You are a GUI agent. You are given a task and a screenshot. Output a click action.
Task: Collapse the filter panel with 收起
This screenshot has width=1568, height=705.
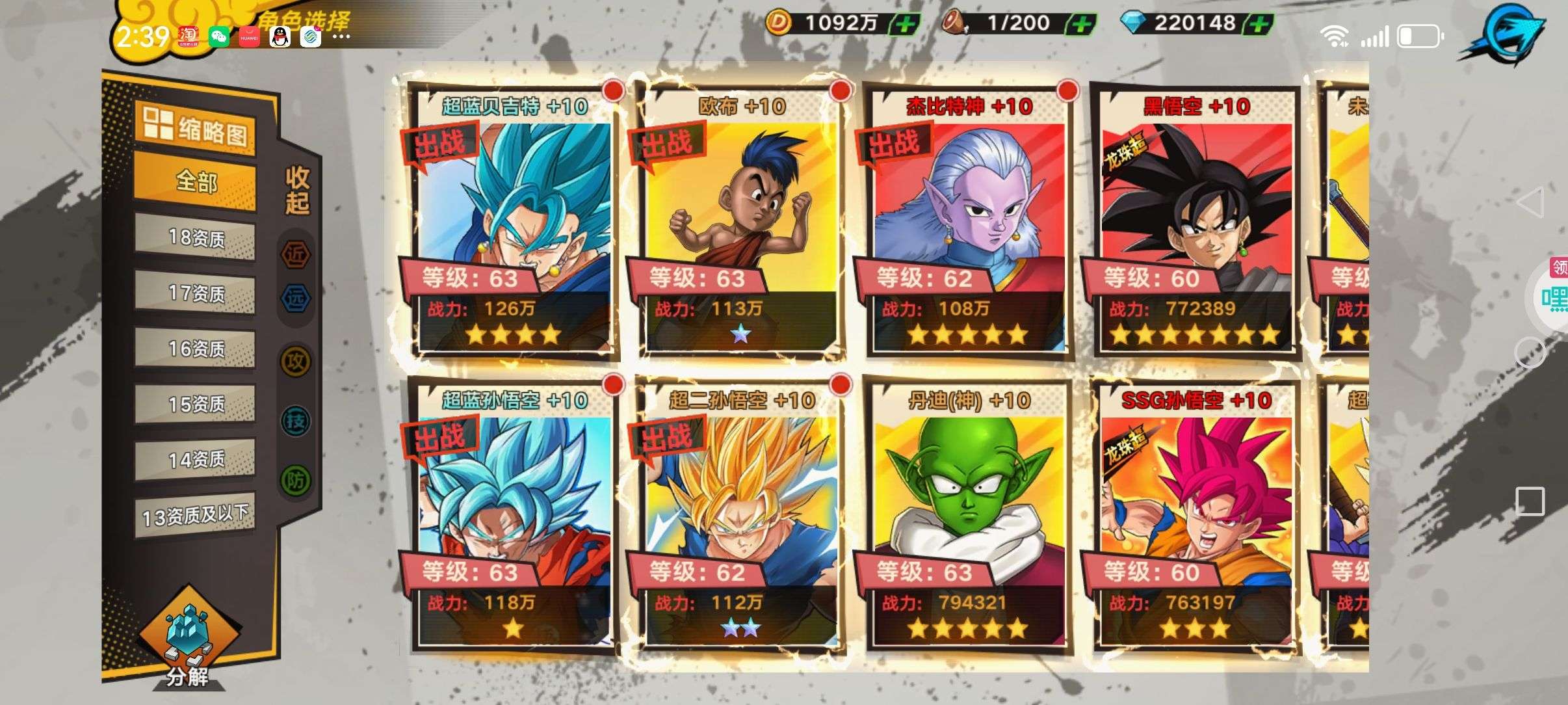[297, 191]
